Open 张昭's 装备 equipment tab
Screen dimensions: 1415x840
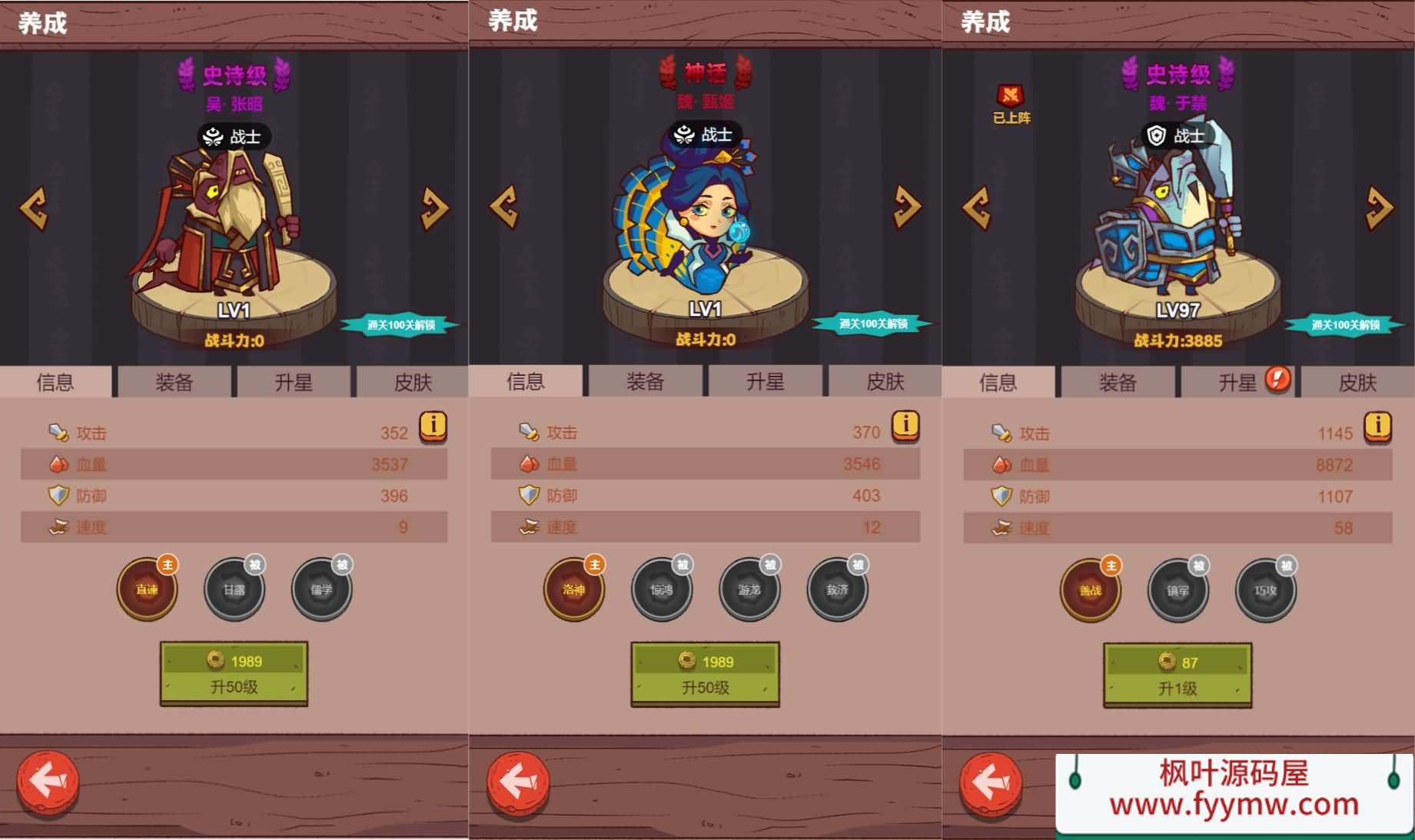pyautogui.click(x=174, y=382)
